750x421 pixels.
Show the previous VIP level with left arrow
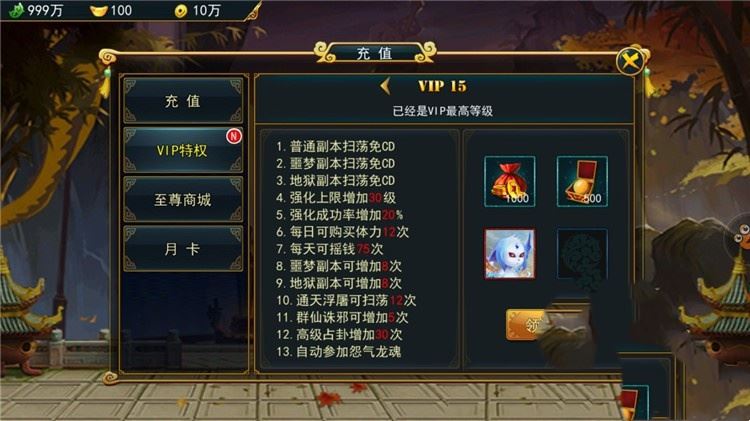coord(386,86)
